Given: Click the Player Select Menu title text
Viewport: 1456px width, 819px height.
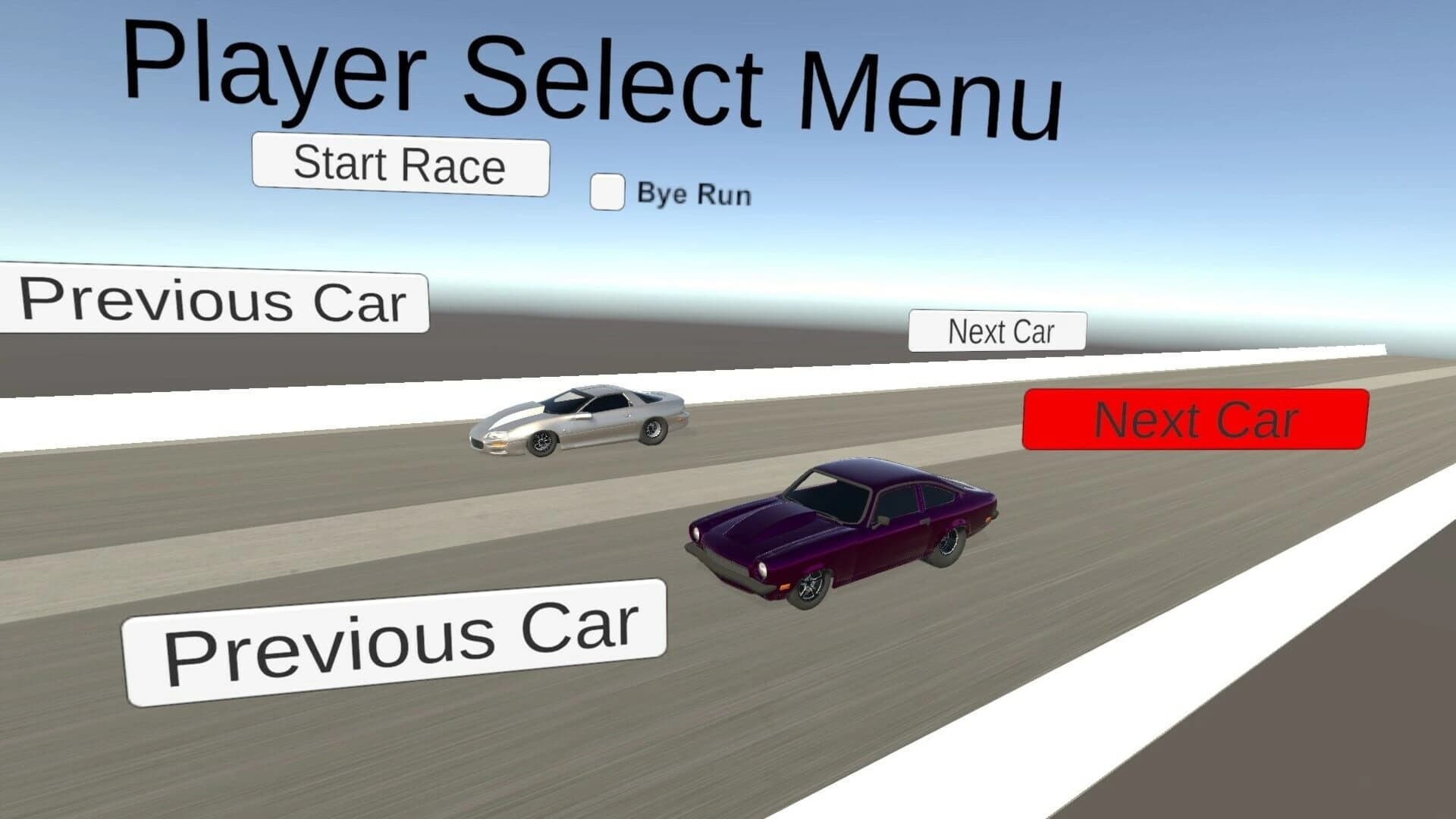Looking at the screenshot, I should 595,72.
